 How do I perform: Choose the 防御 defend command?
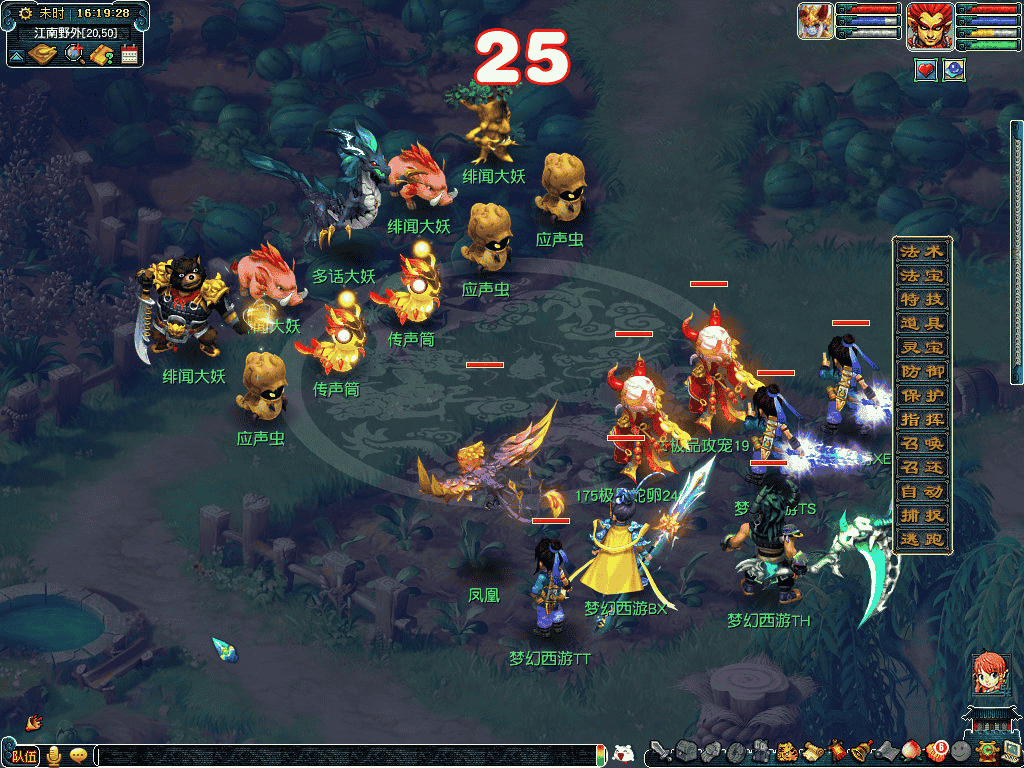click(921, 371)
